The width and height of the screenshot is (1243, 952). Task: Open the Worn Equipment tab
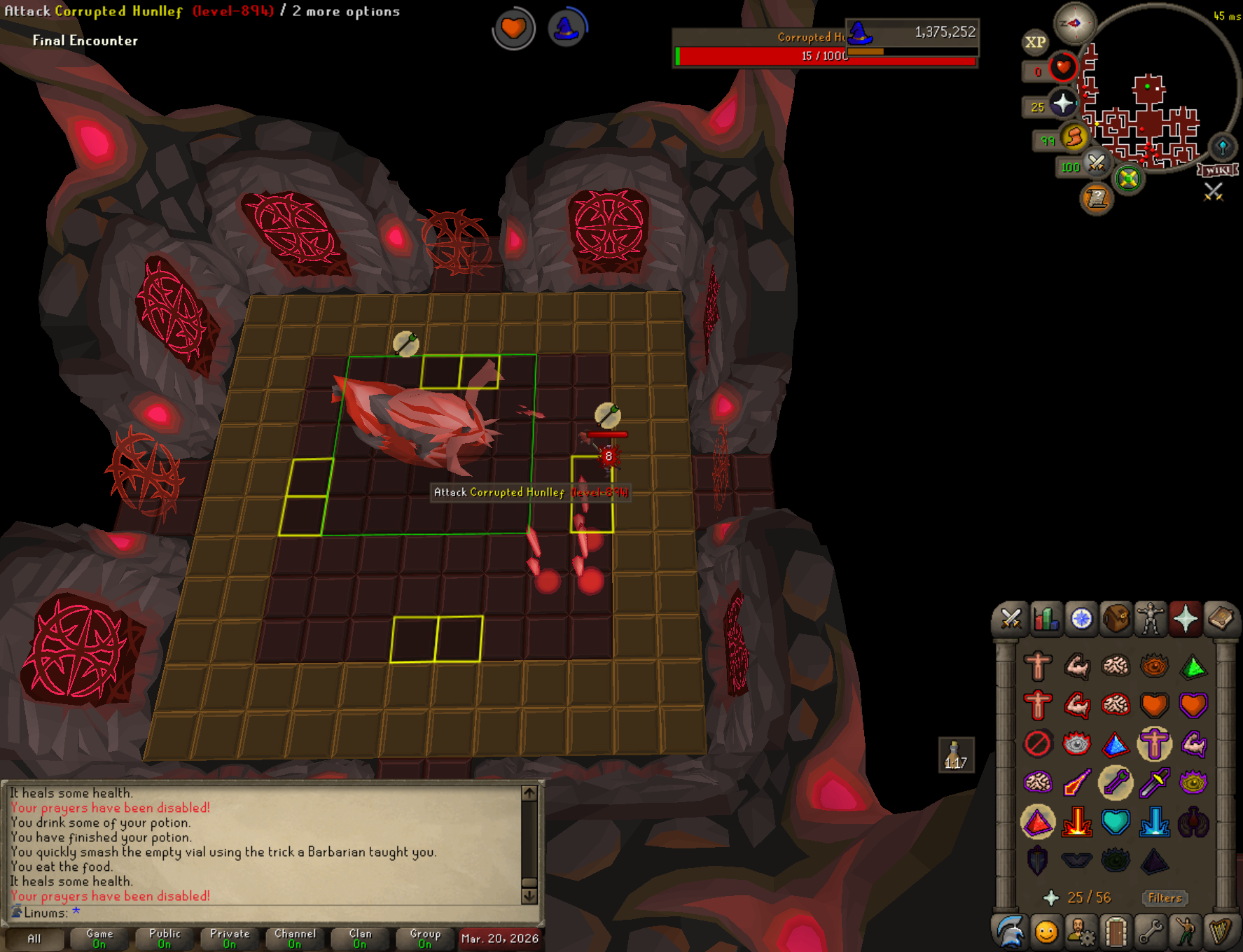[x=1151, y=619]
